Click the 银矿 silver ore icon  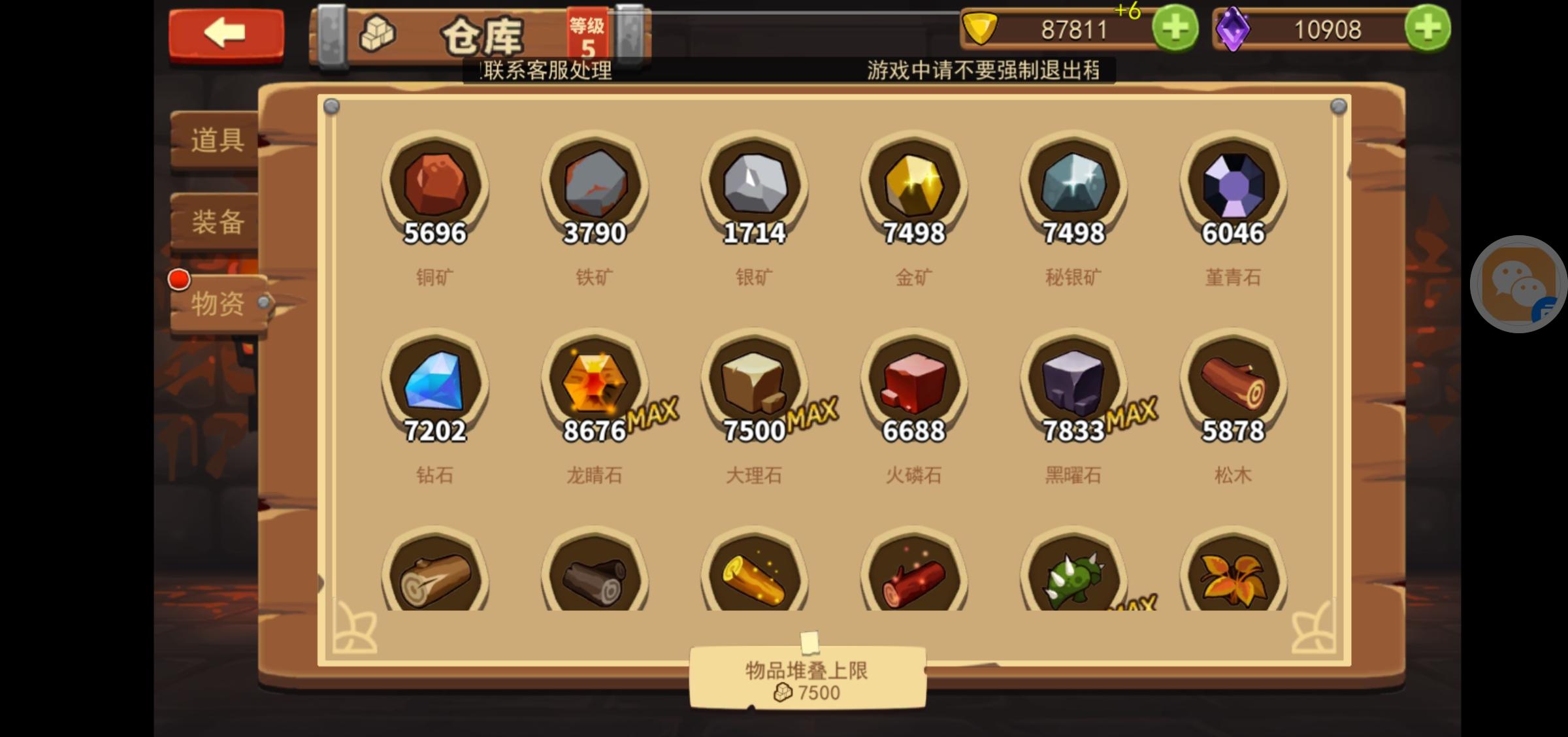coord(755,186)
